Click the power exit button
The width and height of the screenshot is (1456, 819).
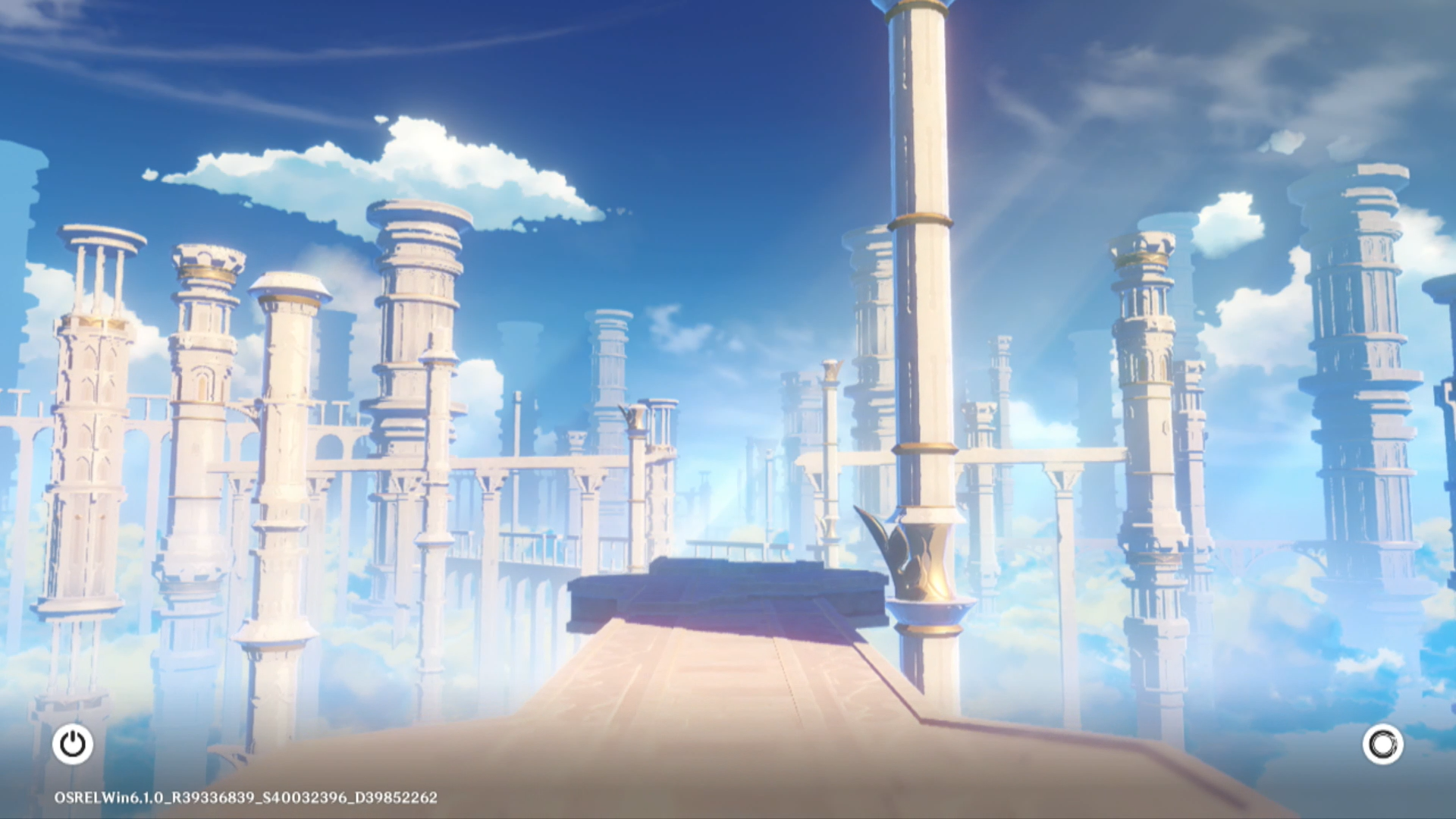pos(73,744)
